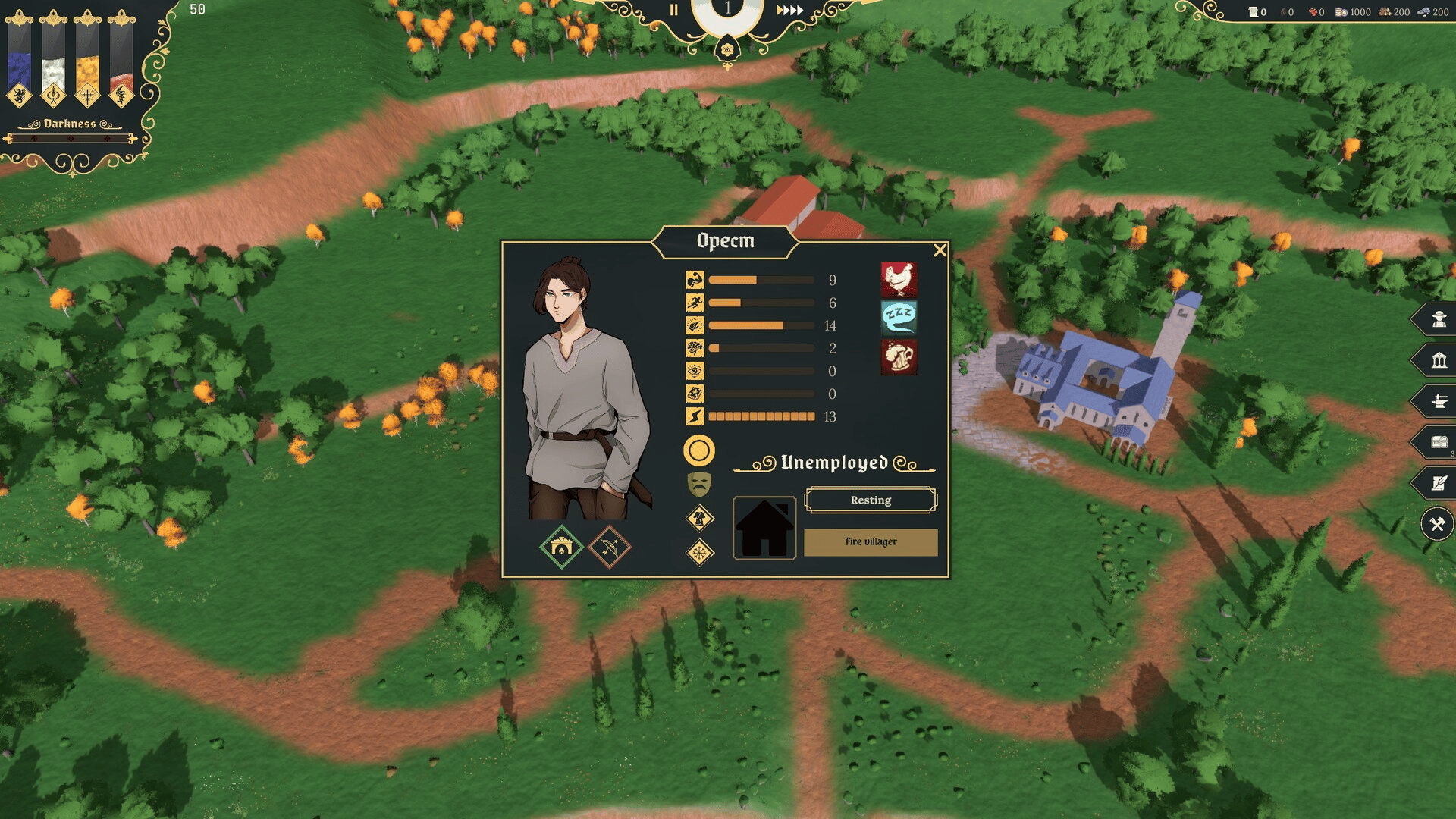Select the black house assignment slot

[x=764, y=528]
